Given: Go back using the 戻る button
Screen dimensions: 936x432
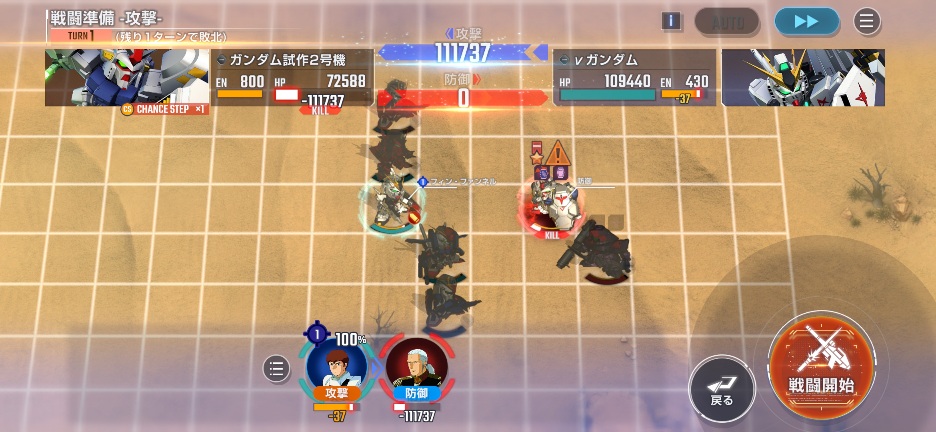Looking at the screenshot, I should point(722,388).
